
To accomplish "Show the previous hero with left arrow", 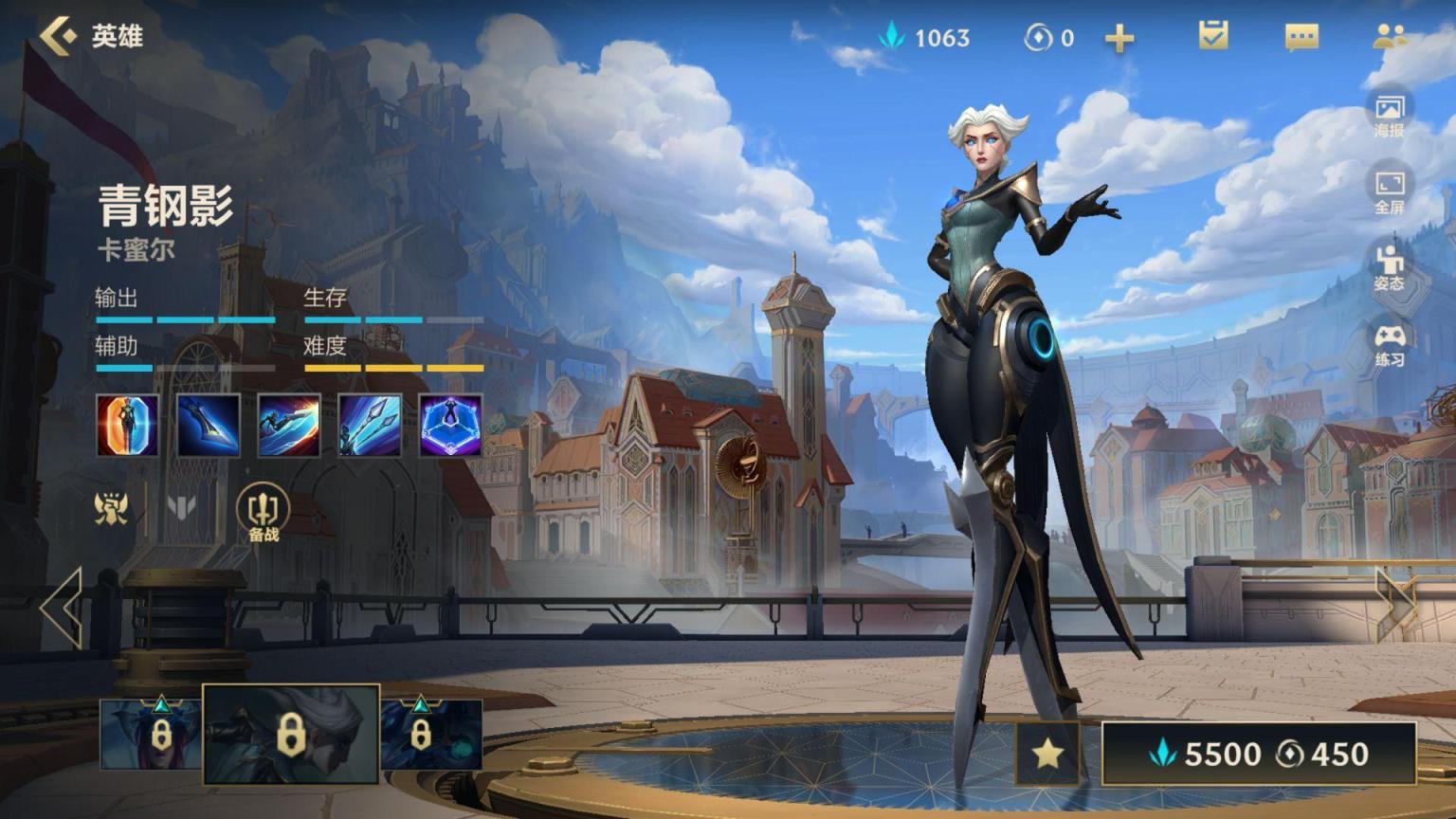I will [x=63, y=608].
